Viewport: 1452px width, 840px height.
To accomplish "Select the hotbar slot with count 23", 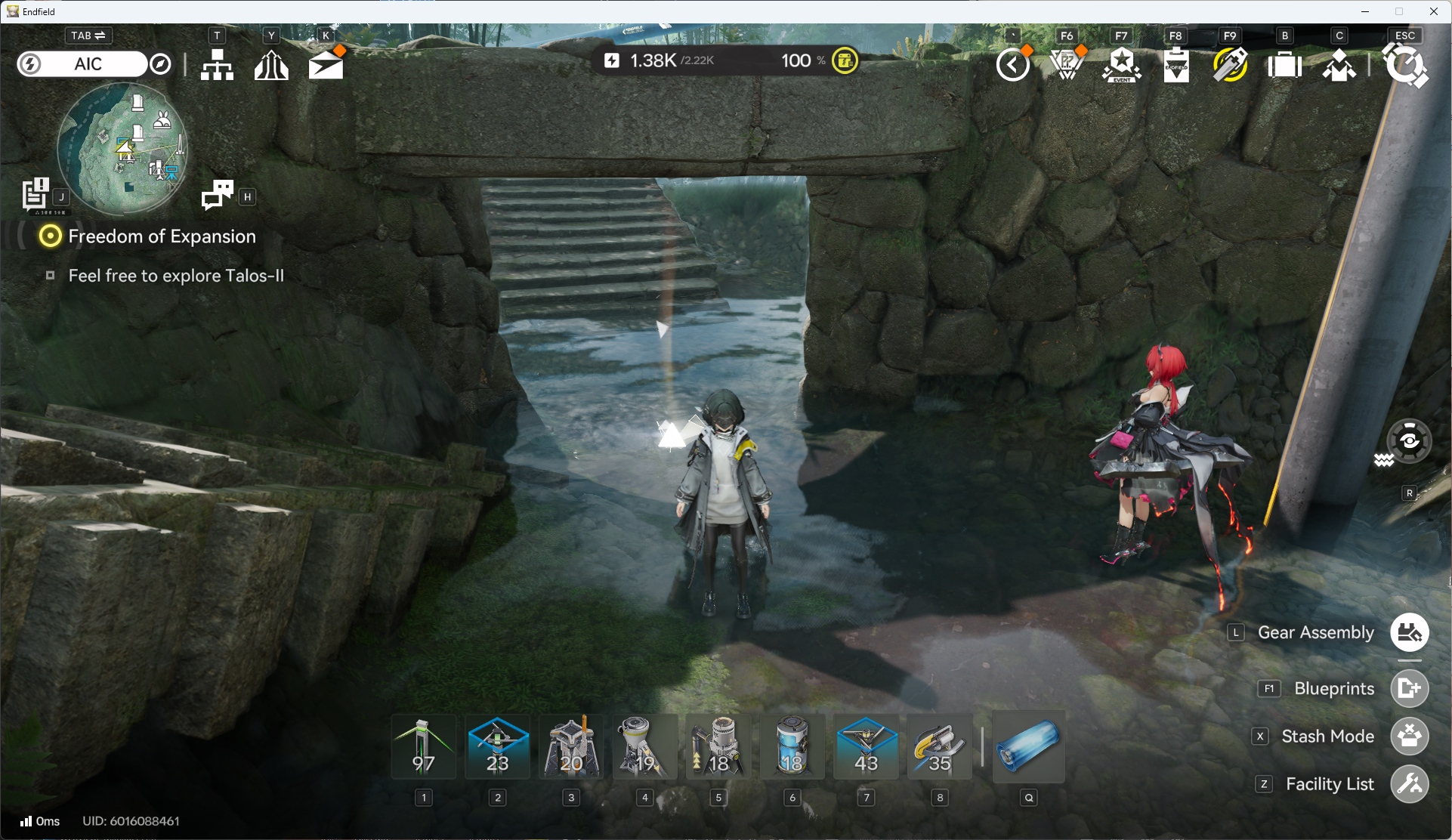I will (x=498, y=747).
